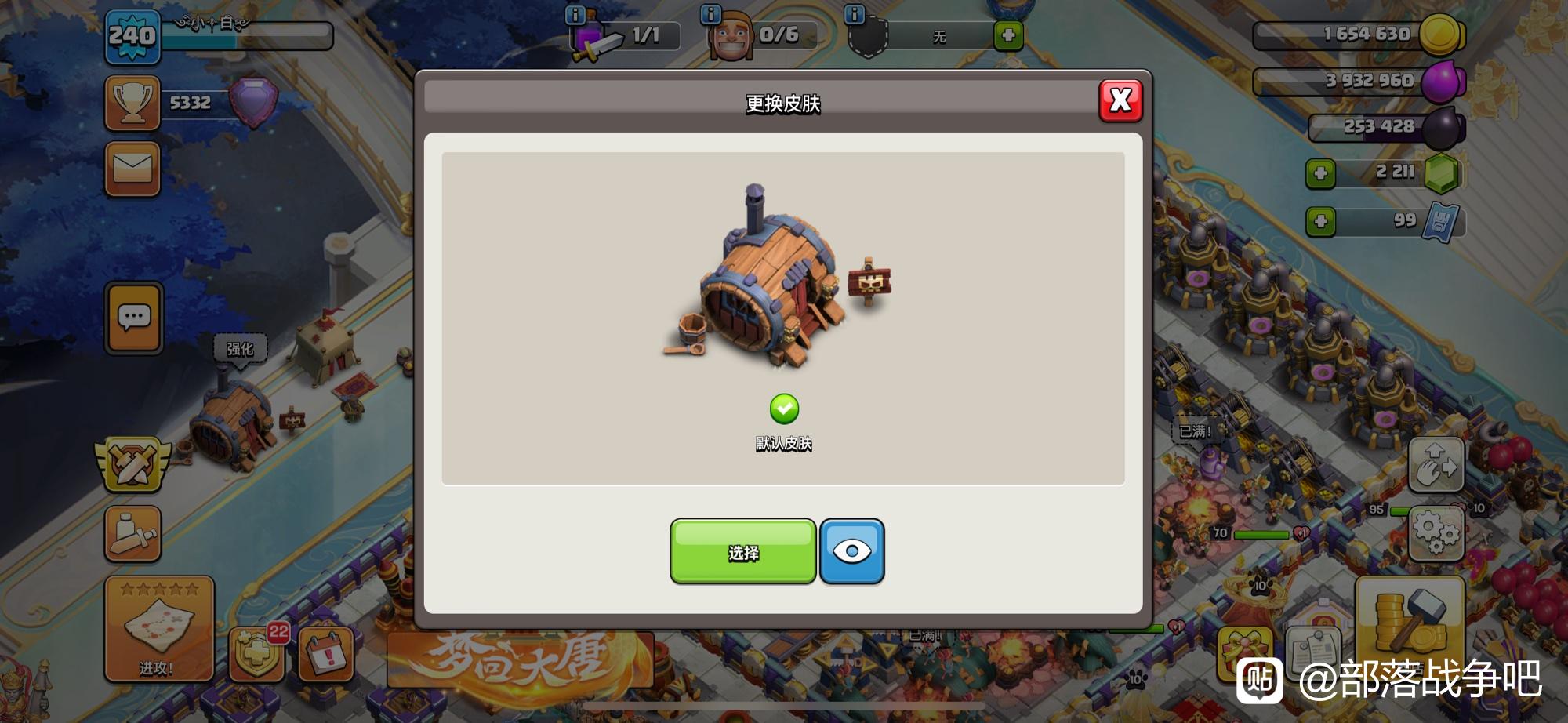Open the trophy league icon

[x=132, y=103]
